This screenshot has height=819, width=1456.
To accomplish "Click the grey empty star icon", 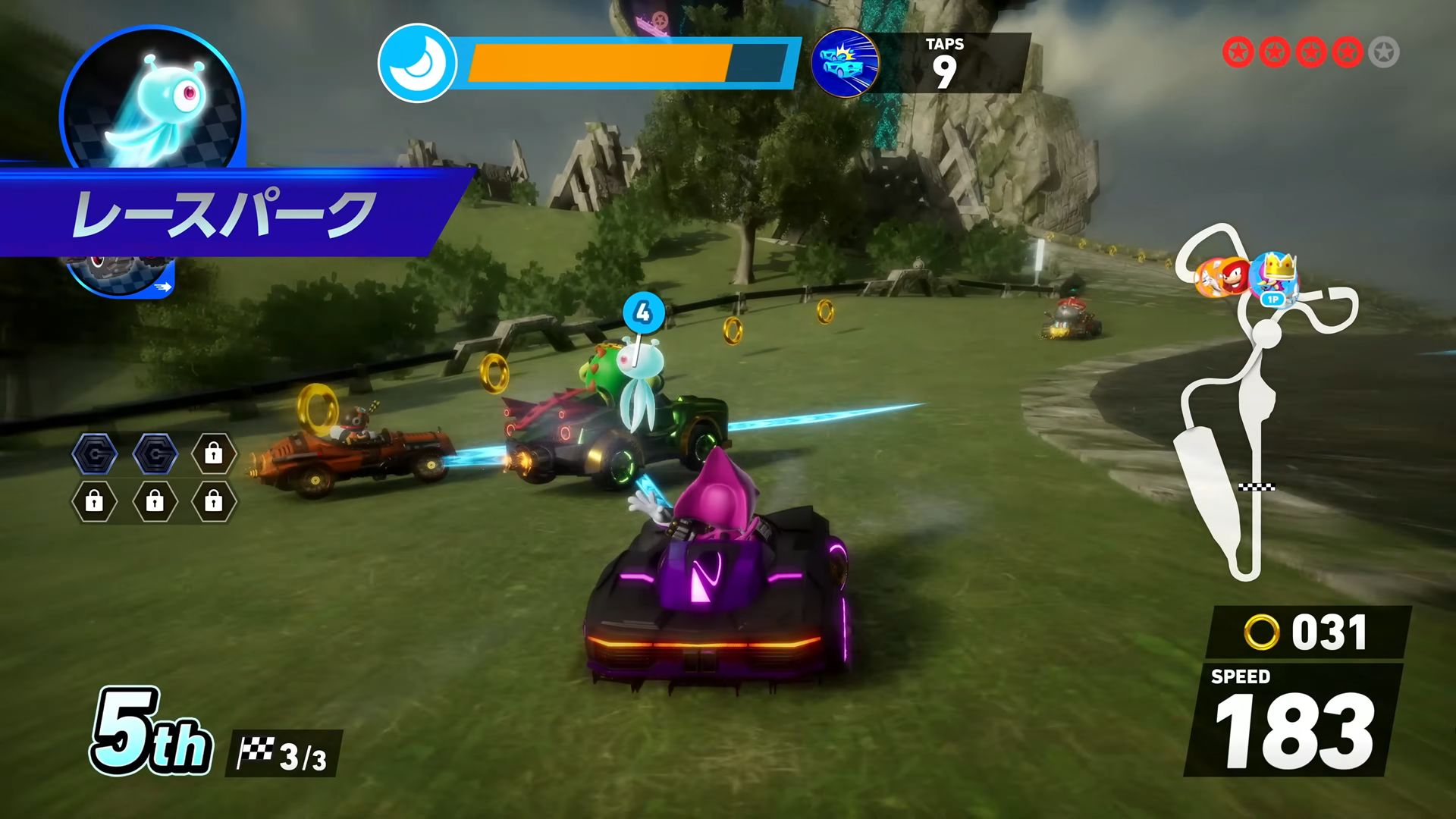I will click(1384, 52).
